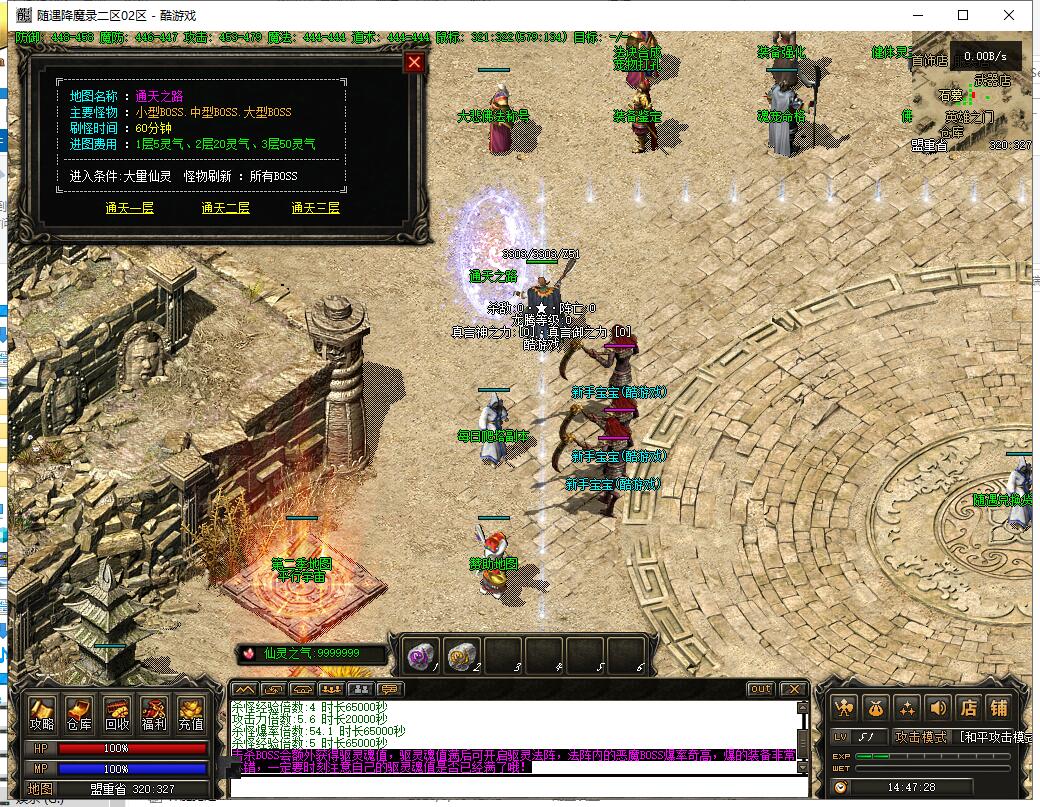Click the 回收 recycle button
Viewport: 1040px width, 807px height.
click(x=116, y=714)
